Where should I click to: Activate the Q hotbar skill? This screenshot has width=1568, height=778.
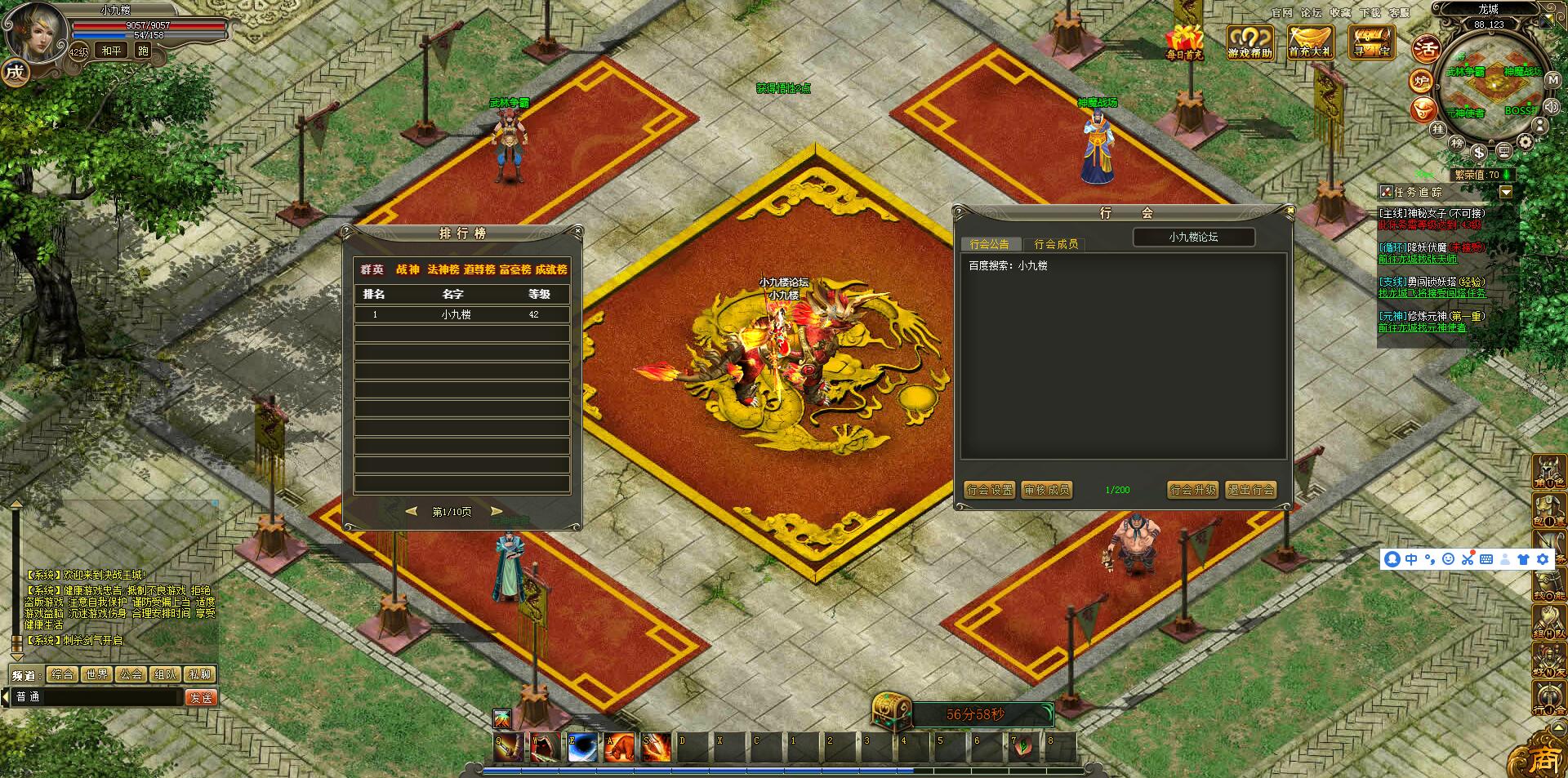(x=507, y=746)
